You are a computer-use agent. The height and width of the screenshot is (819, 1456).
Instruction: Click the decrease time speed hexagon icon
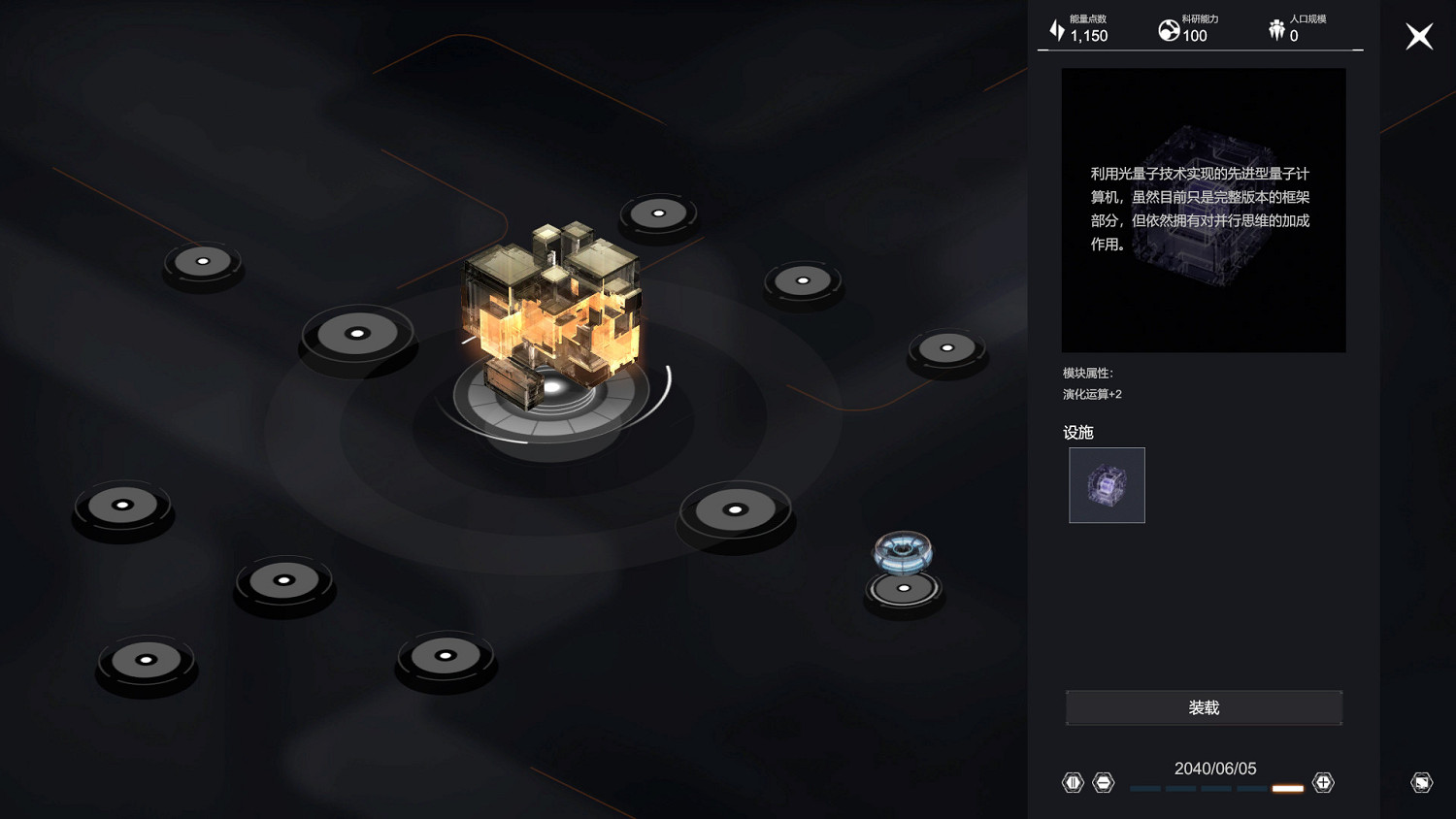[1103, 782]
